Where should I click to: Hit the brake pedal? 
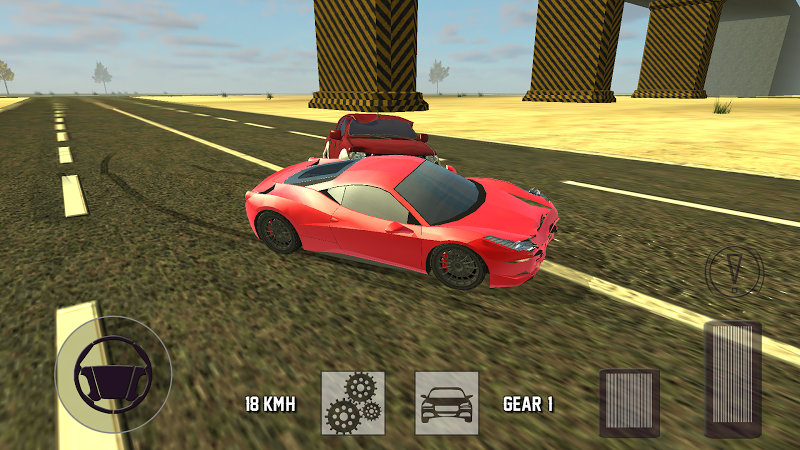pos(629,402)
